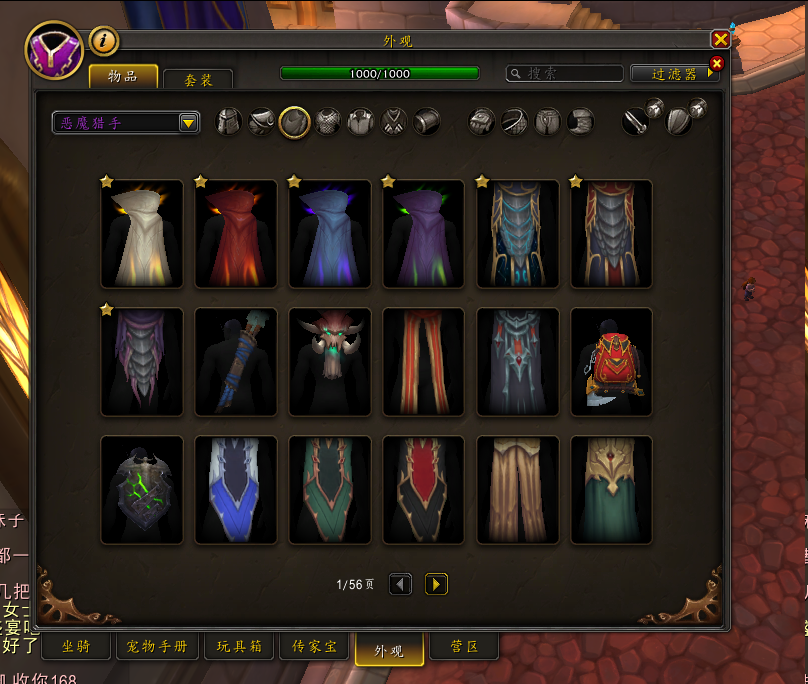
Task: Switch to the 宠物手册 pet journal tab
Action: coord(157,647)
